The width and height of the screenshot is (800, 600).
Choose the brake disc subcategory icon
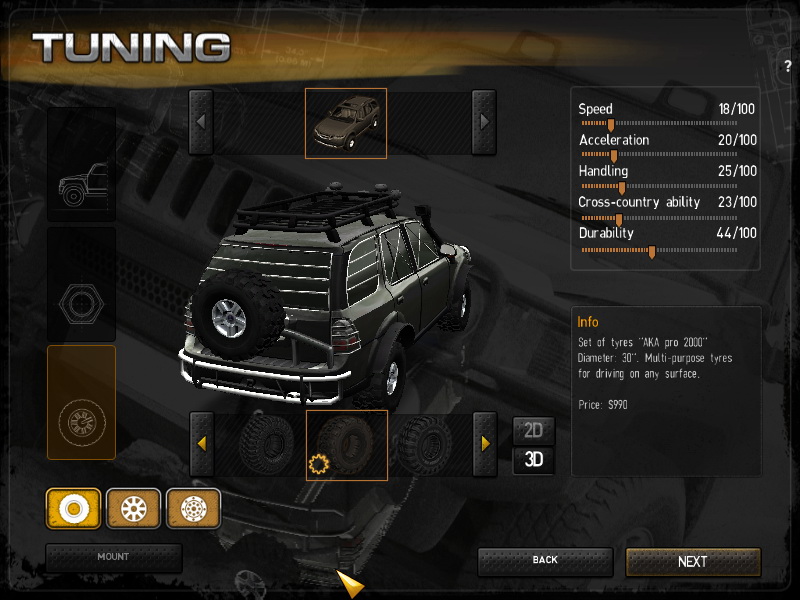coord(193,508)
